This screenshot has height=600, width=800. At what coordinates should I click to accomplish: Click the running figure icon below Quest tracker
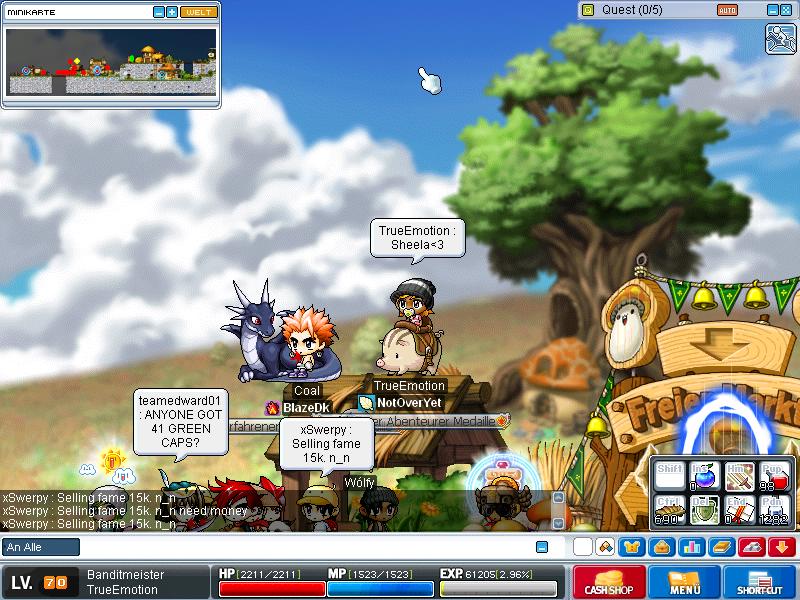(780, 38)
